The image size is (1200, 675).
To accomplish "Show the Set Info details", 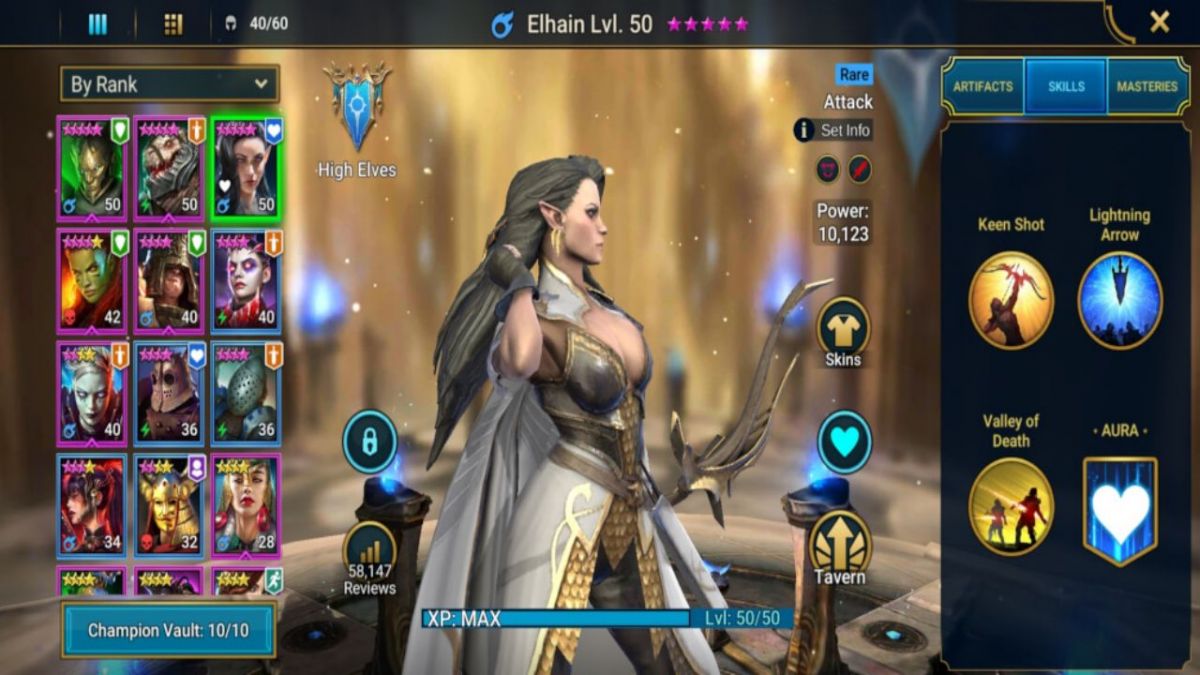I will tap(833, 130).
